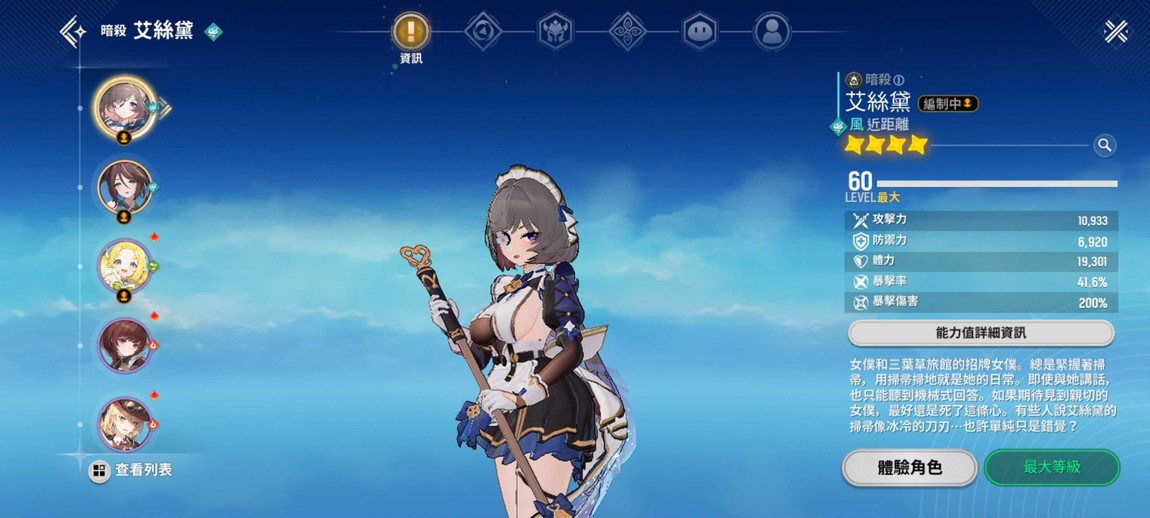Click the magnifying glass inspect icon
Screen dimensions: 1150x518
[x=1104, y=146]
